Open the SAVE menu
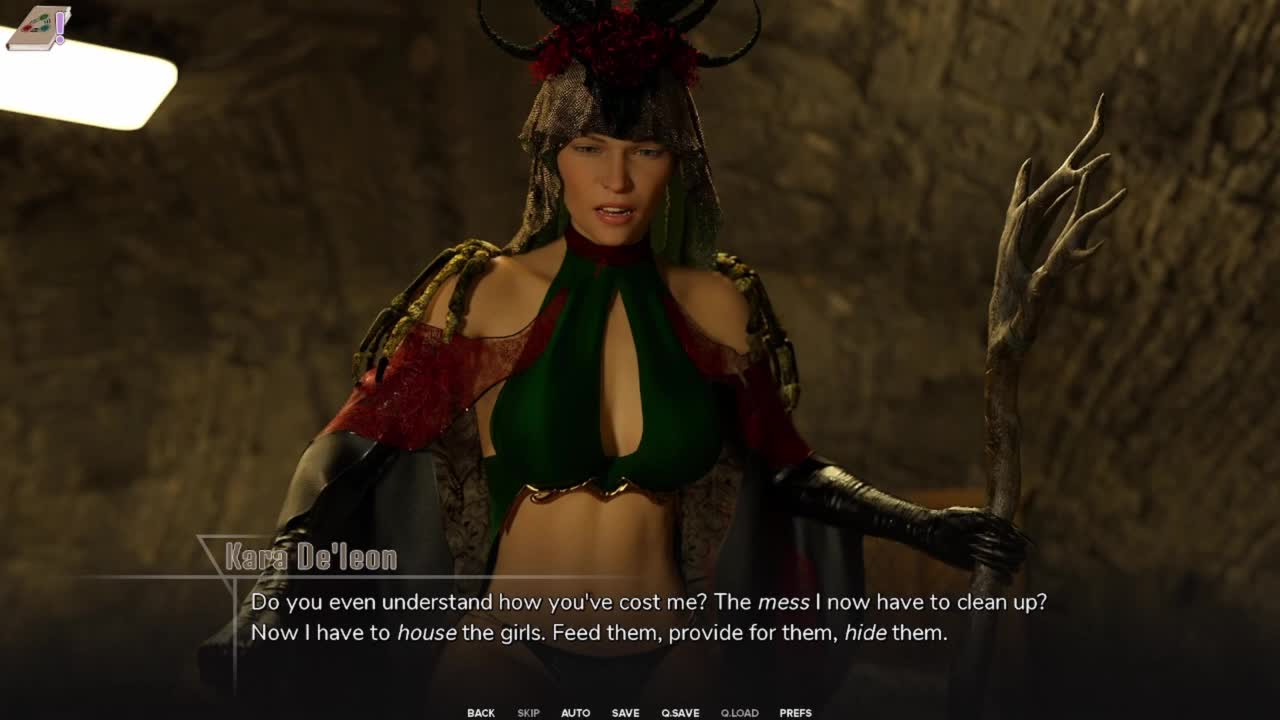This screenshot has width=1280, height=720. (x=625, y=713)
